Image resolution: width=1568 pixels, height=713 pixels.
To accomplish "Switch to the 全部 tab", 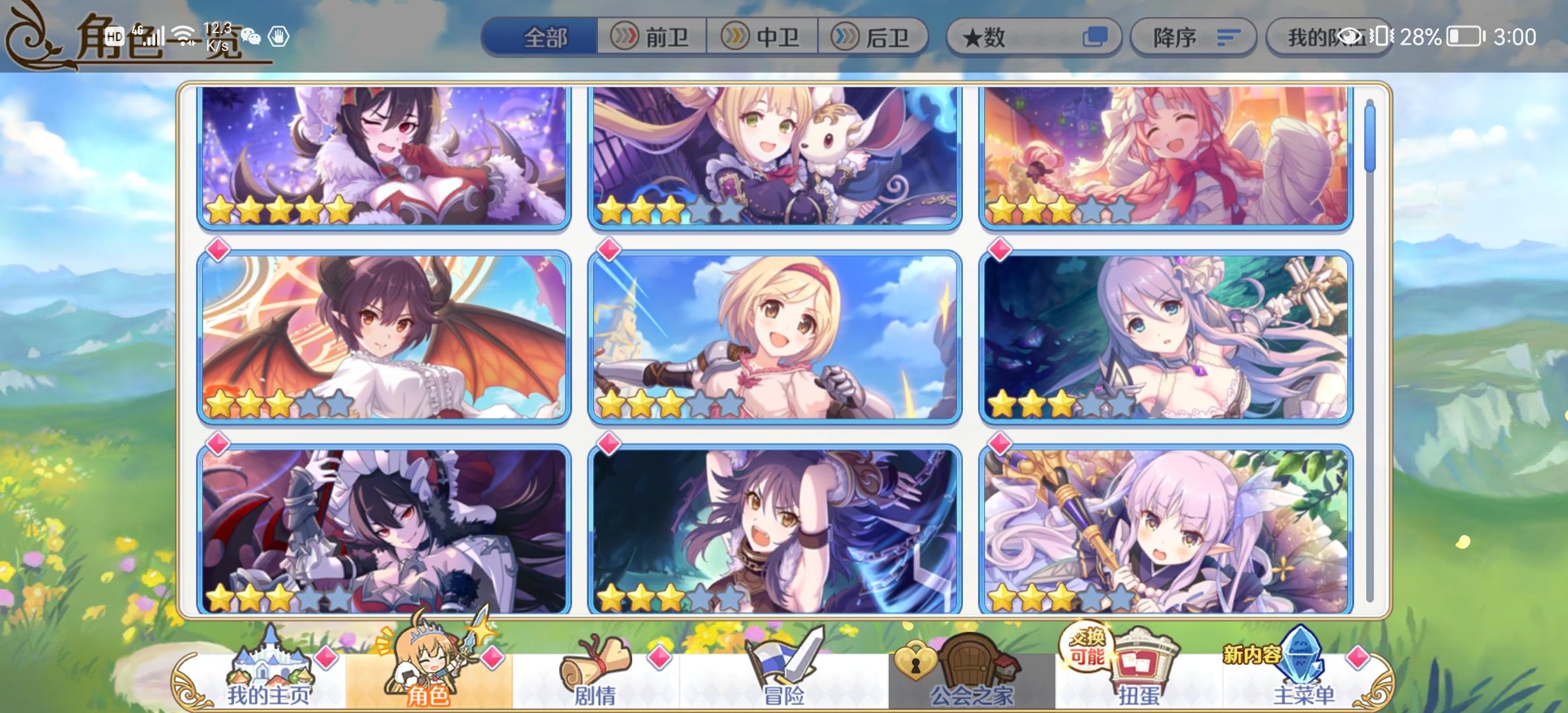I will tap(546, 38).
